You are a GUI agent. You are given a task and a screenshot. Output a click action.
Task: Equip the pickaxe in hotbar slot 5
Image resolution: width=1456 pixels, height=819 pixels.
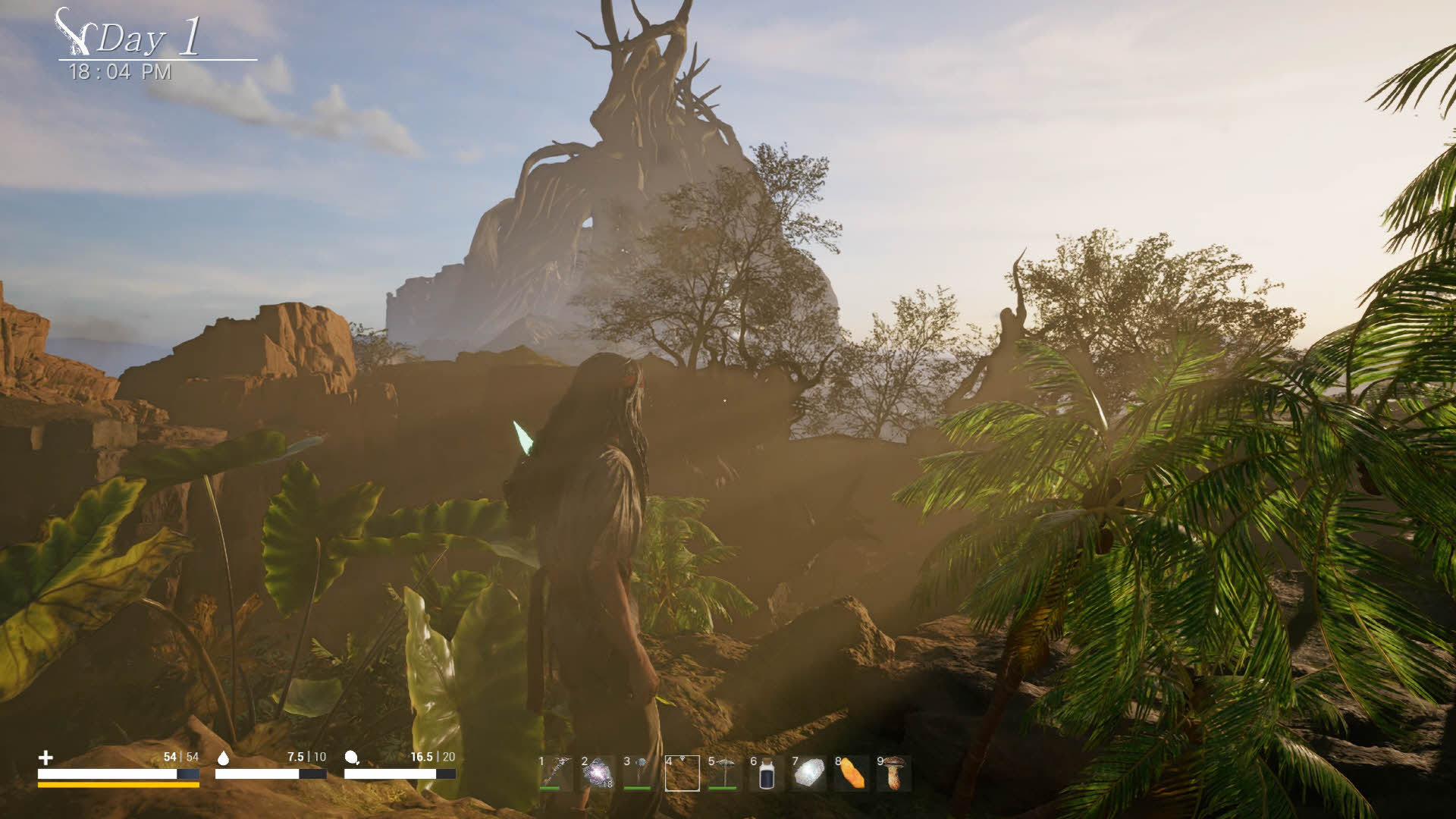724,773
